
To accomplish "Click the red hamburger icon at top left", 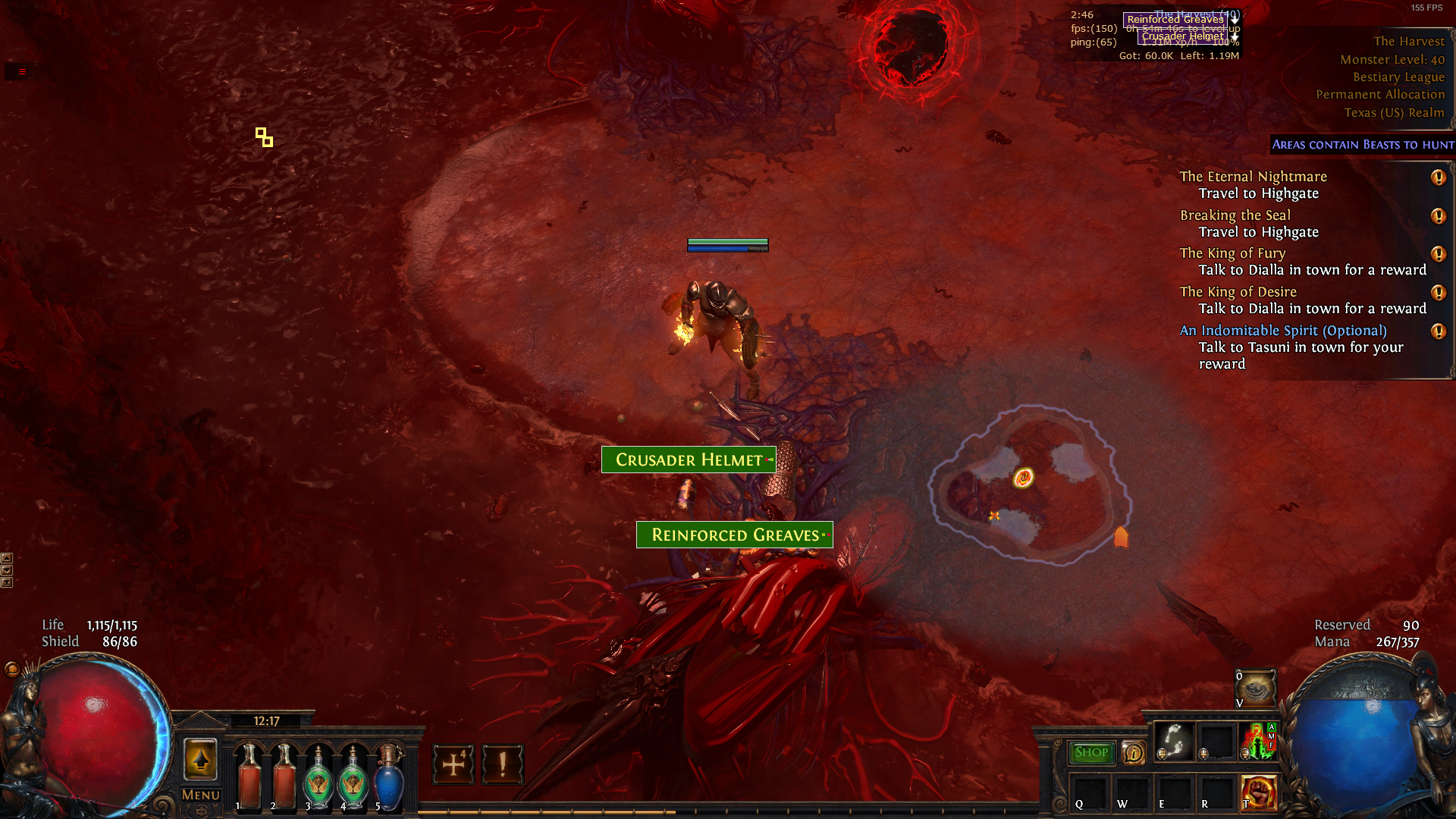I will (x=20, y=71).
